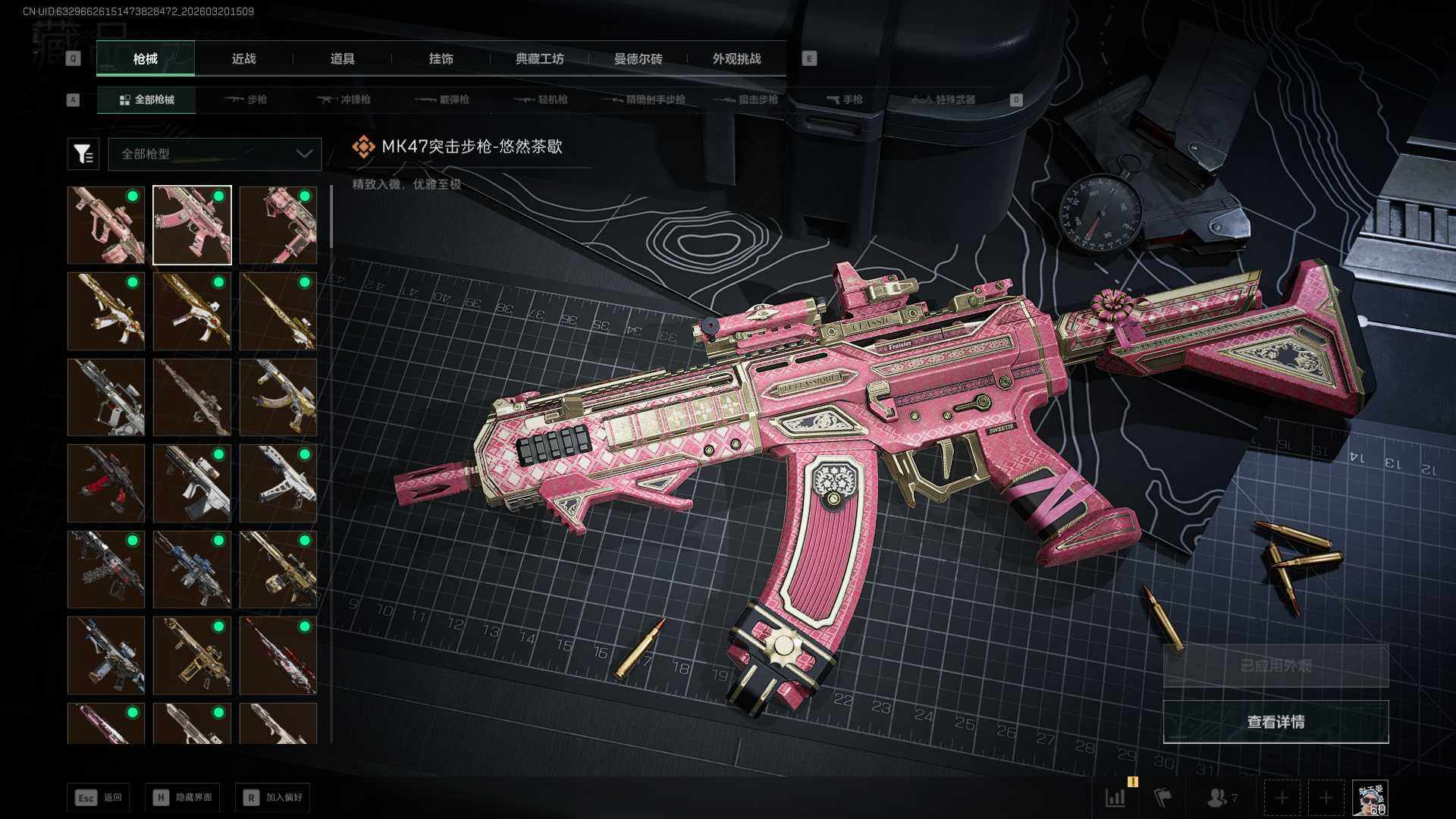Filter weapons by 步枪 rifles

[246, 99]
